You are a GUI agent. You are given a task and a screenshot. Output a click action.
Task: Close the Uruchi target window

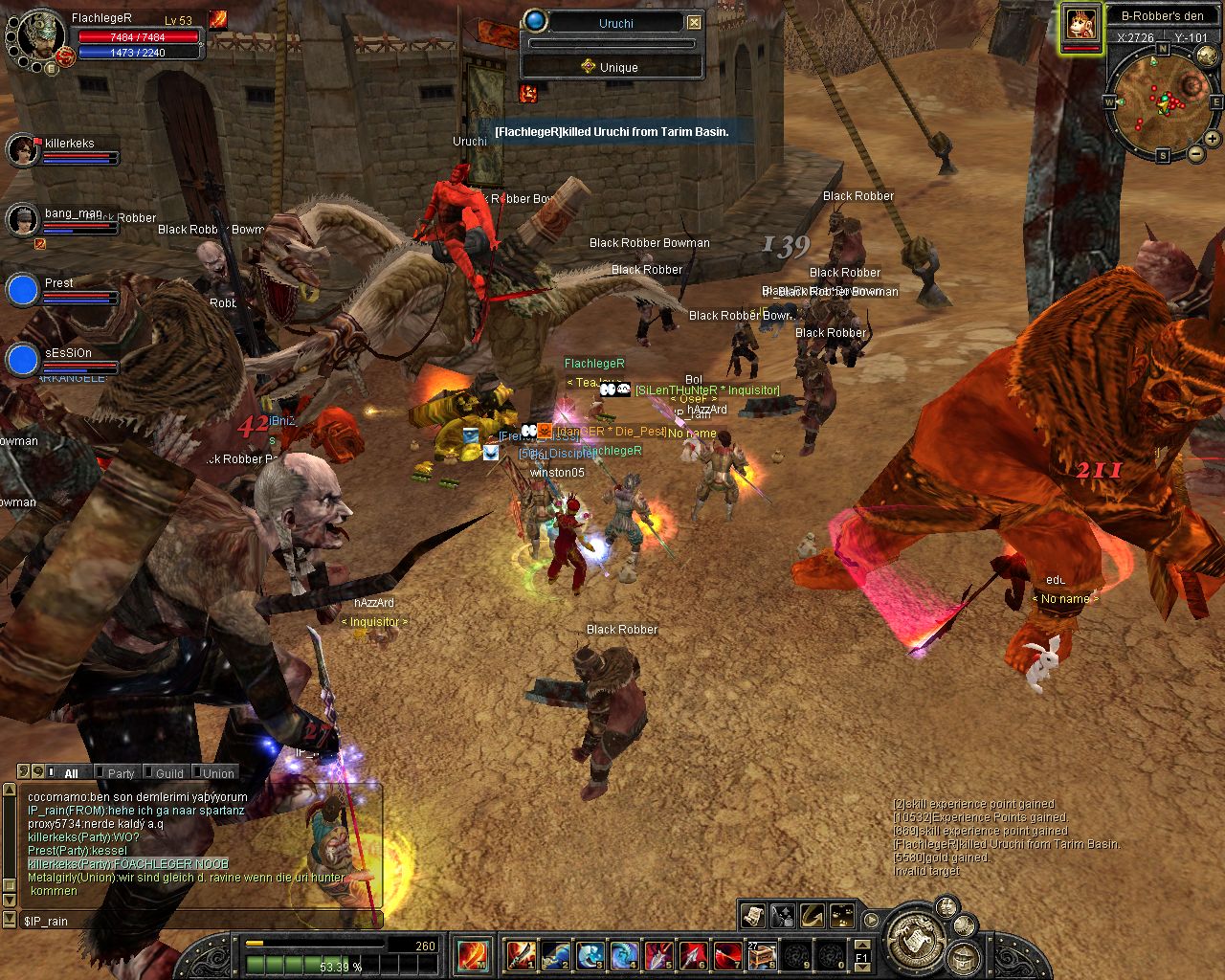[x=695, y=22]
